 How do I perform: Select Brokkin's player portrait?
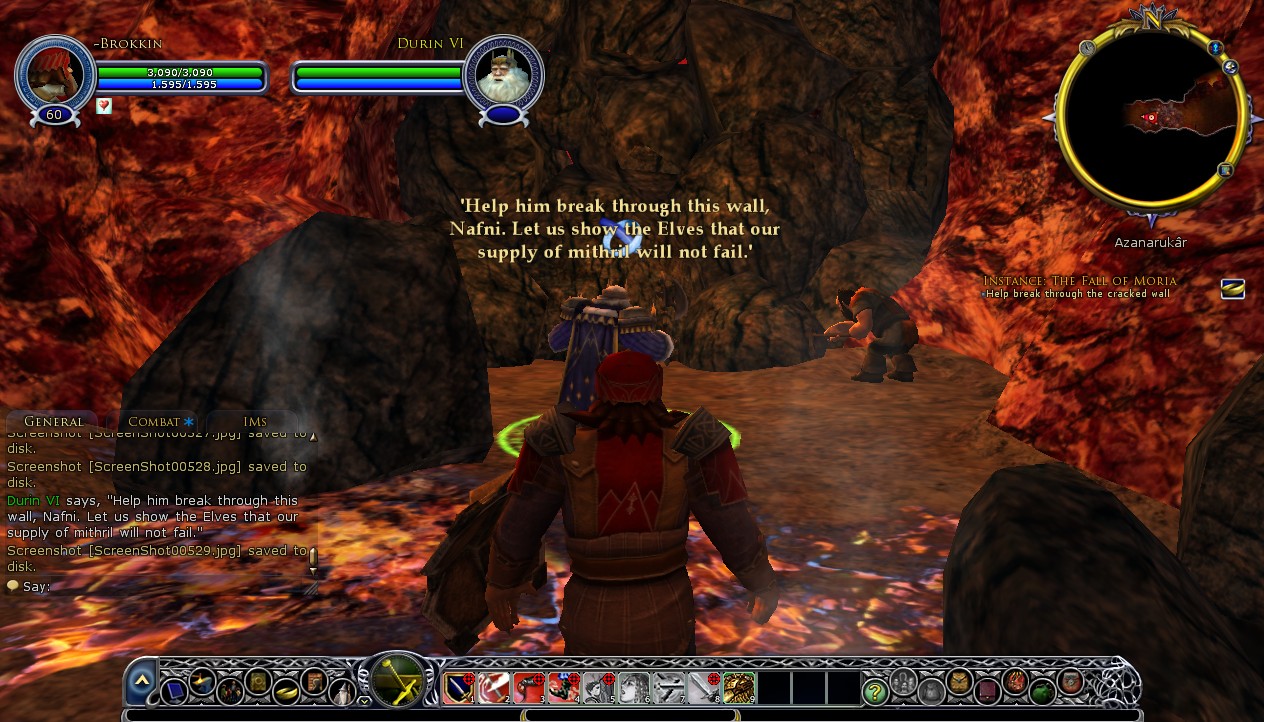54,74
